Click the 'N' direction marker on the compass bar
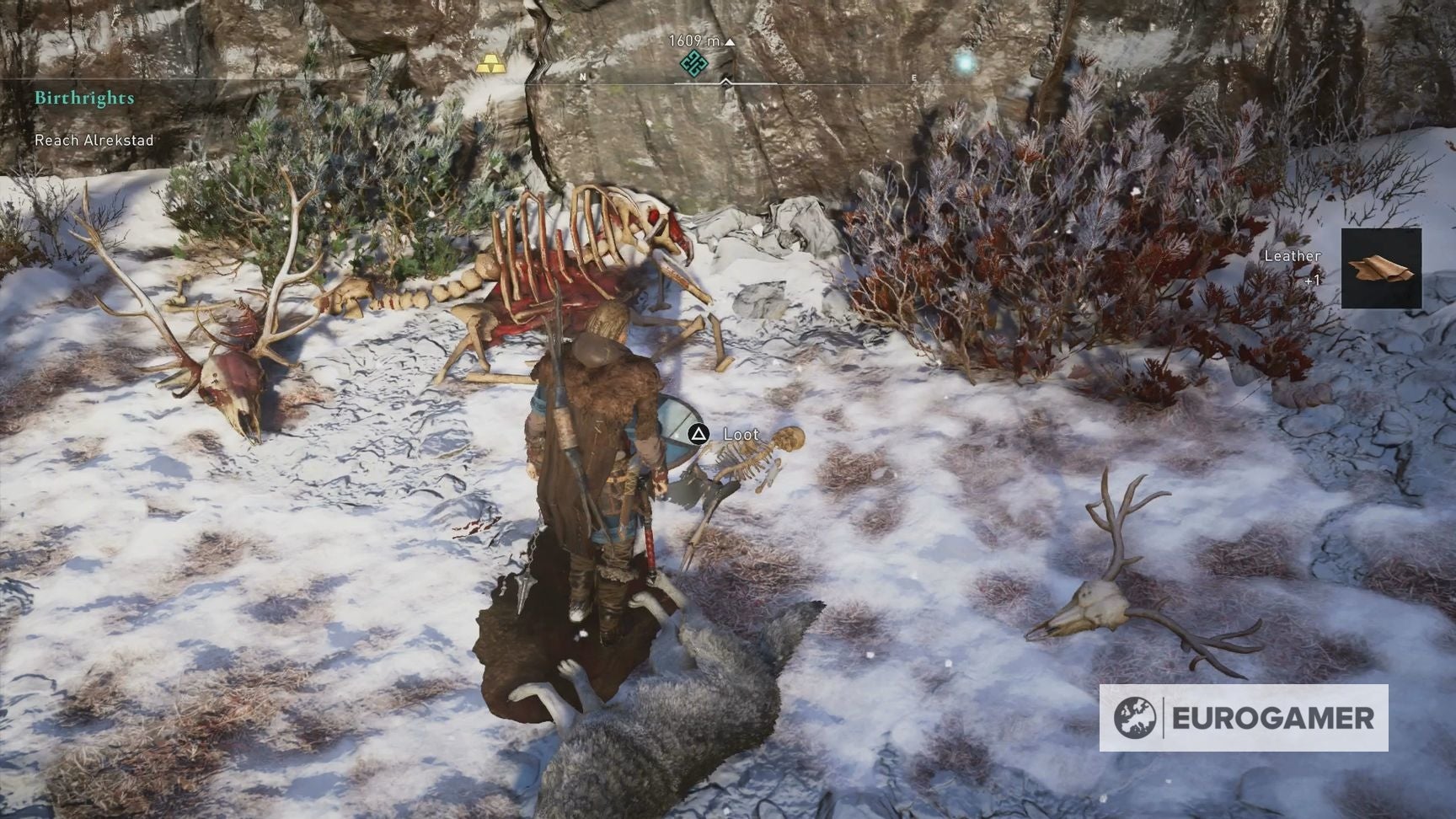 tap(581, 77)
